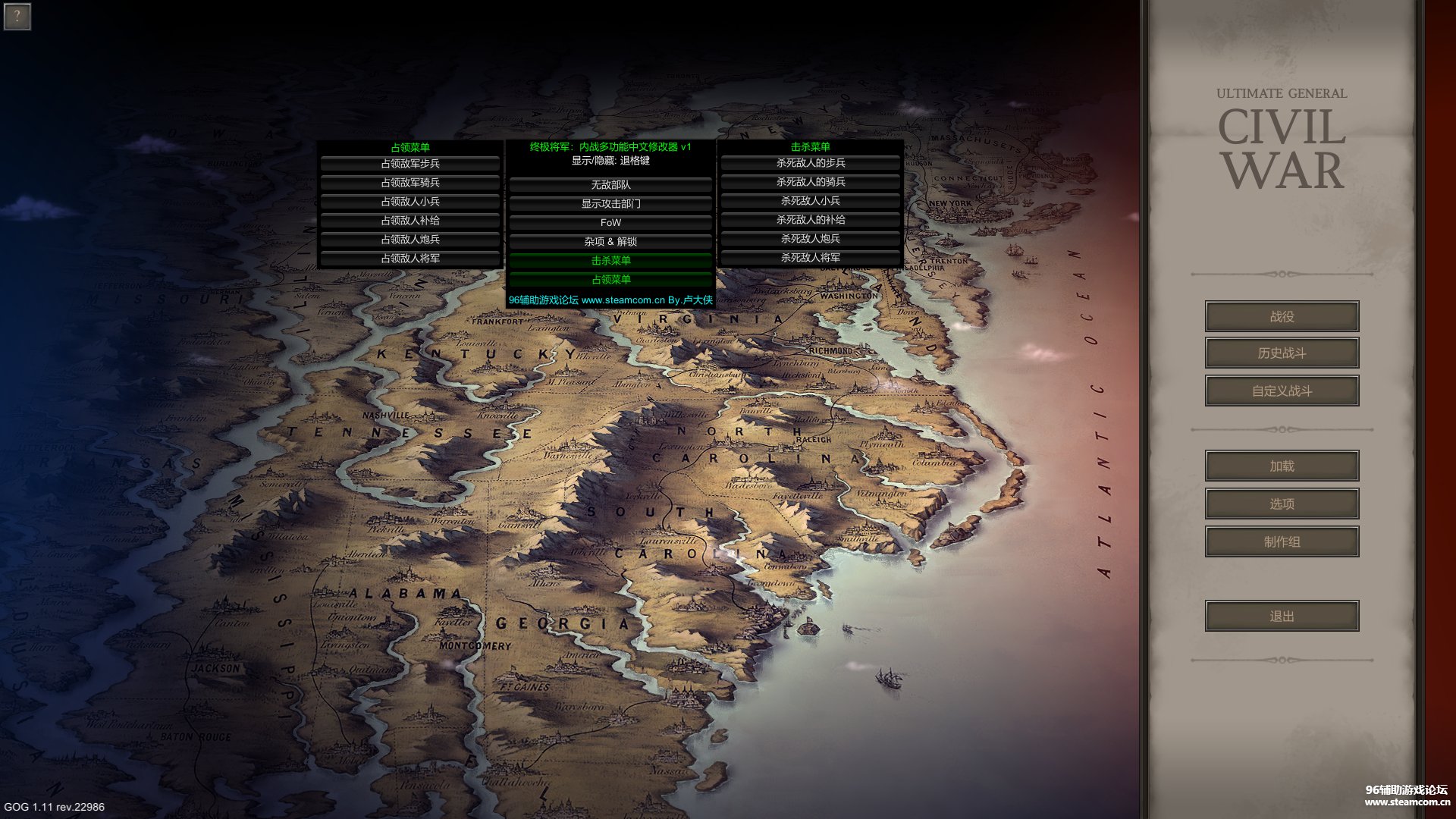The width and height of the screenshot is (1456, 819).
Task: Toggle the green 击杀菜单 kill menu button
Action: (610, 261)
